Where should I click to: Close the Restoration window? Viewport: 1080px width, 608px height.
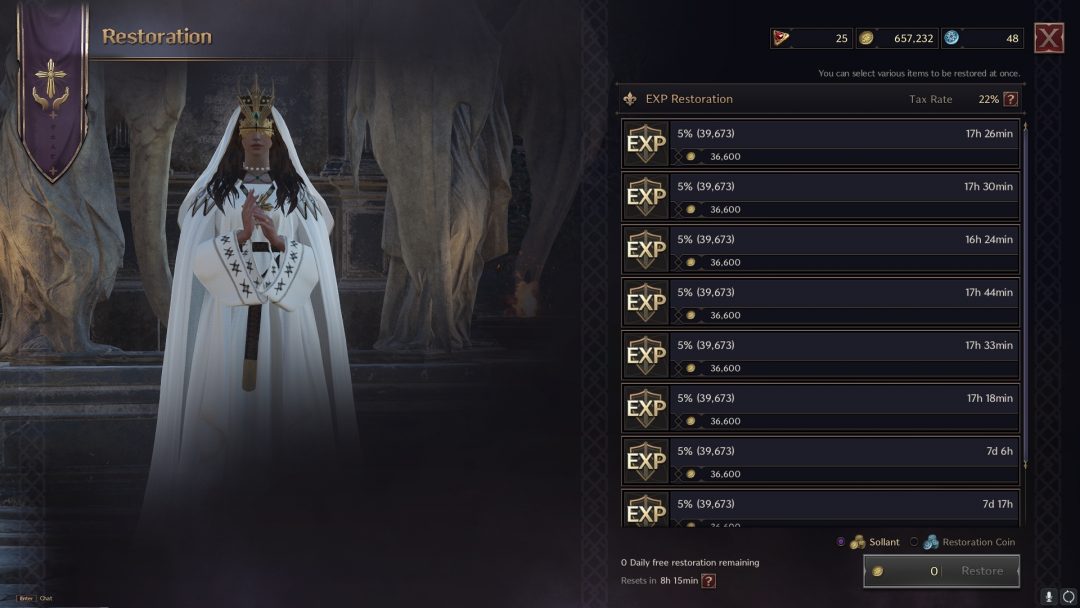pos(1048,39)
